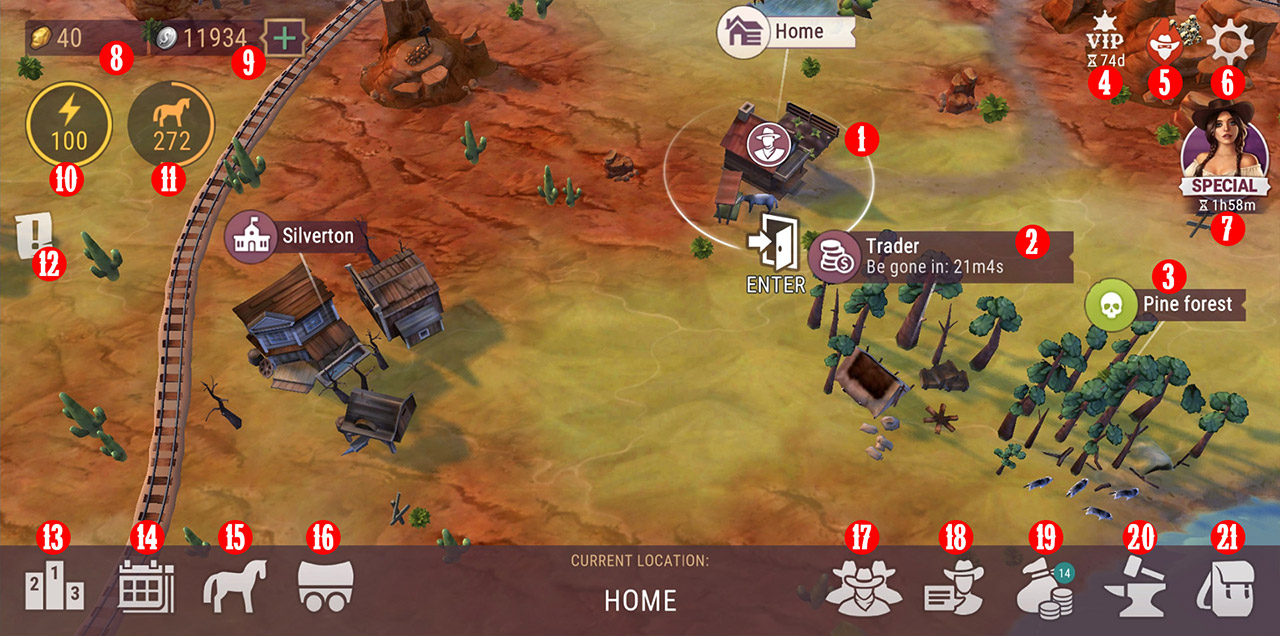Screen dimensions: 1280x636
Task: Click the lightning energy meter
Action: [69, 124]
